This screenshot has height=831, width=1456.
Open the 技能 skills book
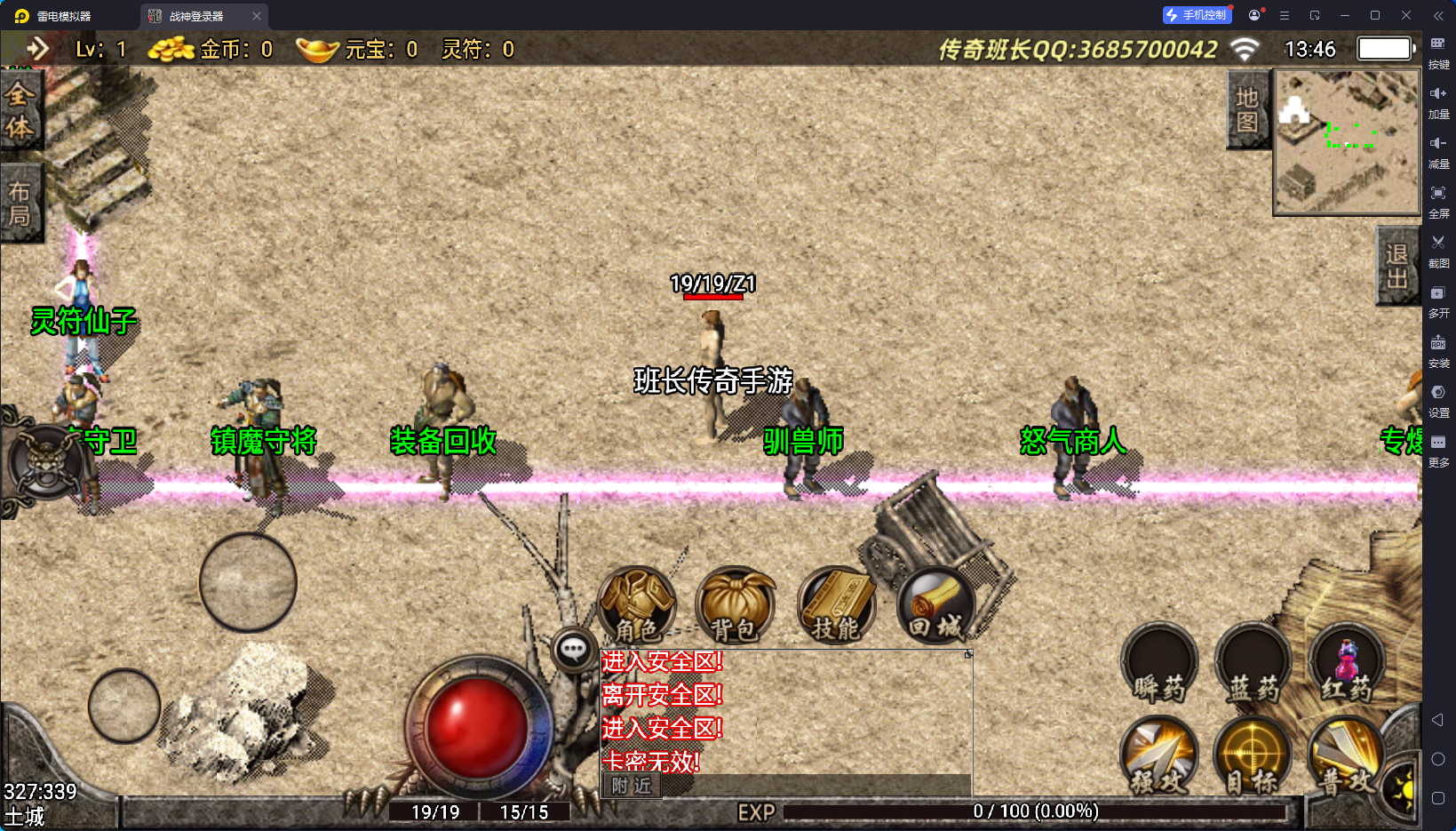836,606
